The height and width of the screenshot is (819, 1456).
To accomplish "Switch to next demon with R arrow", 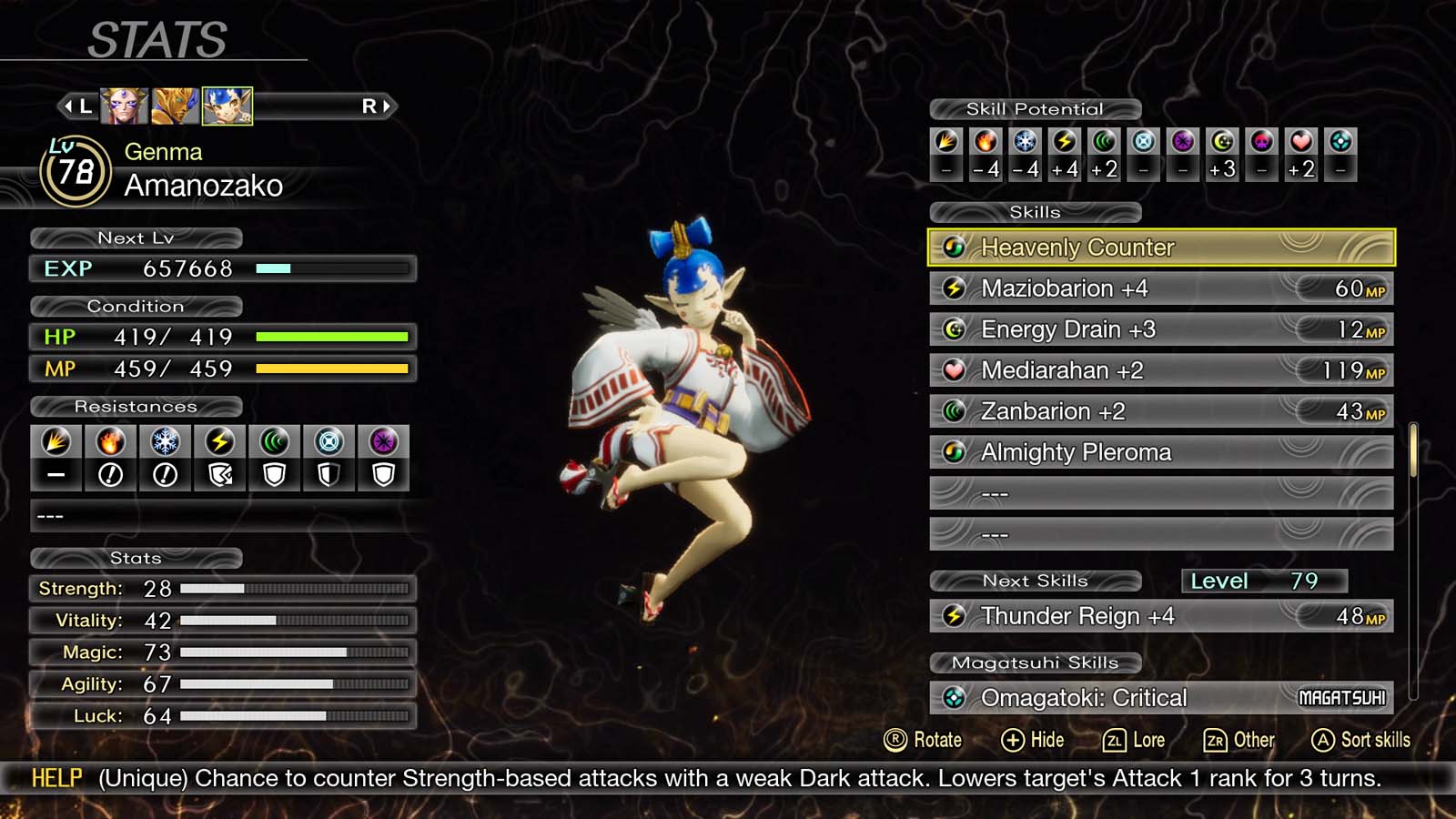I will point(379,106).
